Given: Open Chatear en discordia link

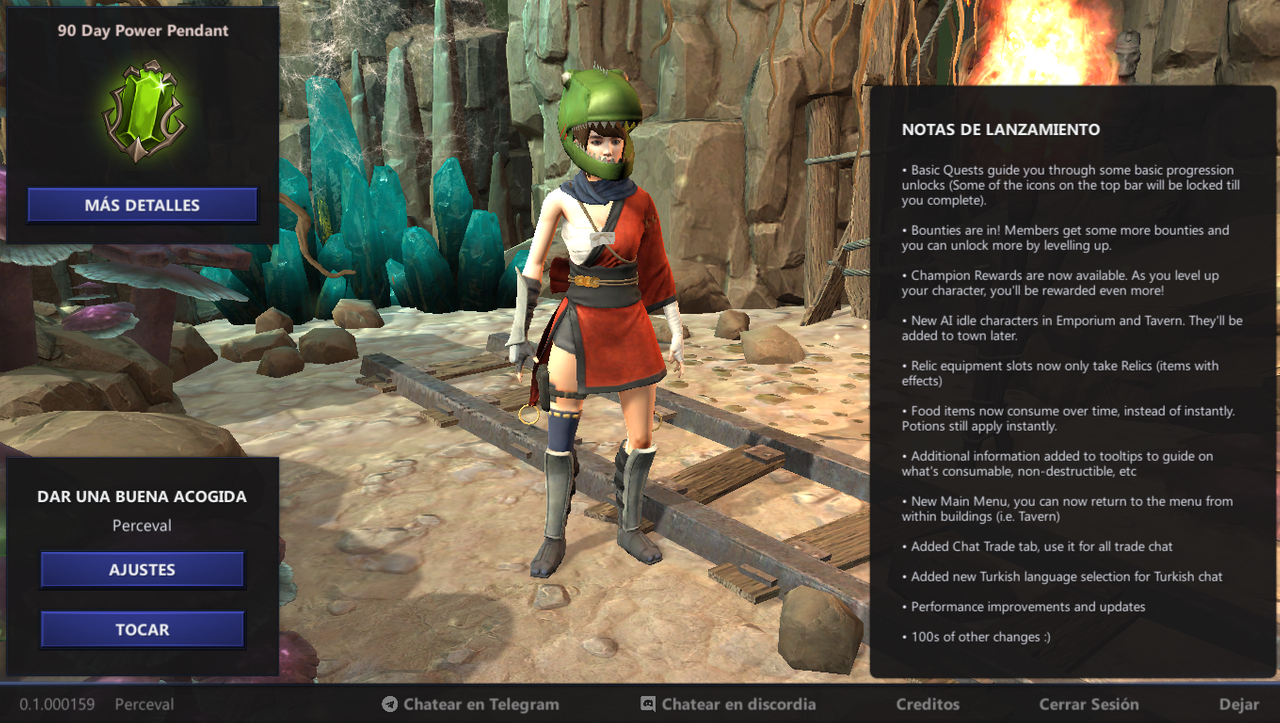Looking at the screenshot, I should point(728,704).
